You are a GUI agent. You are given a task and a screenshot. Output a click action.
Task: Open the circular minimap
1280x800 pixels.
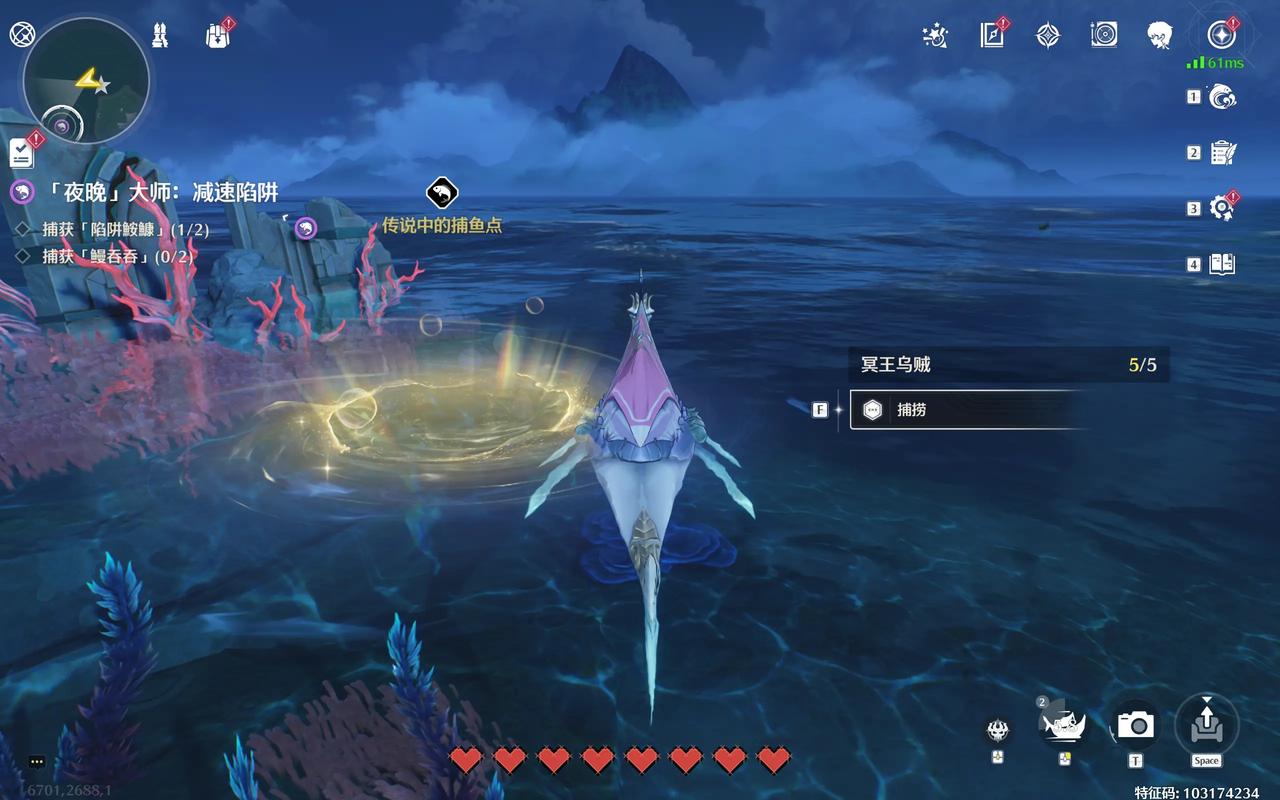[86, 82]
